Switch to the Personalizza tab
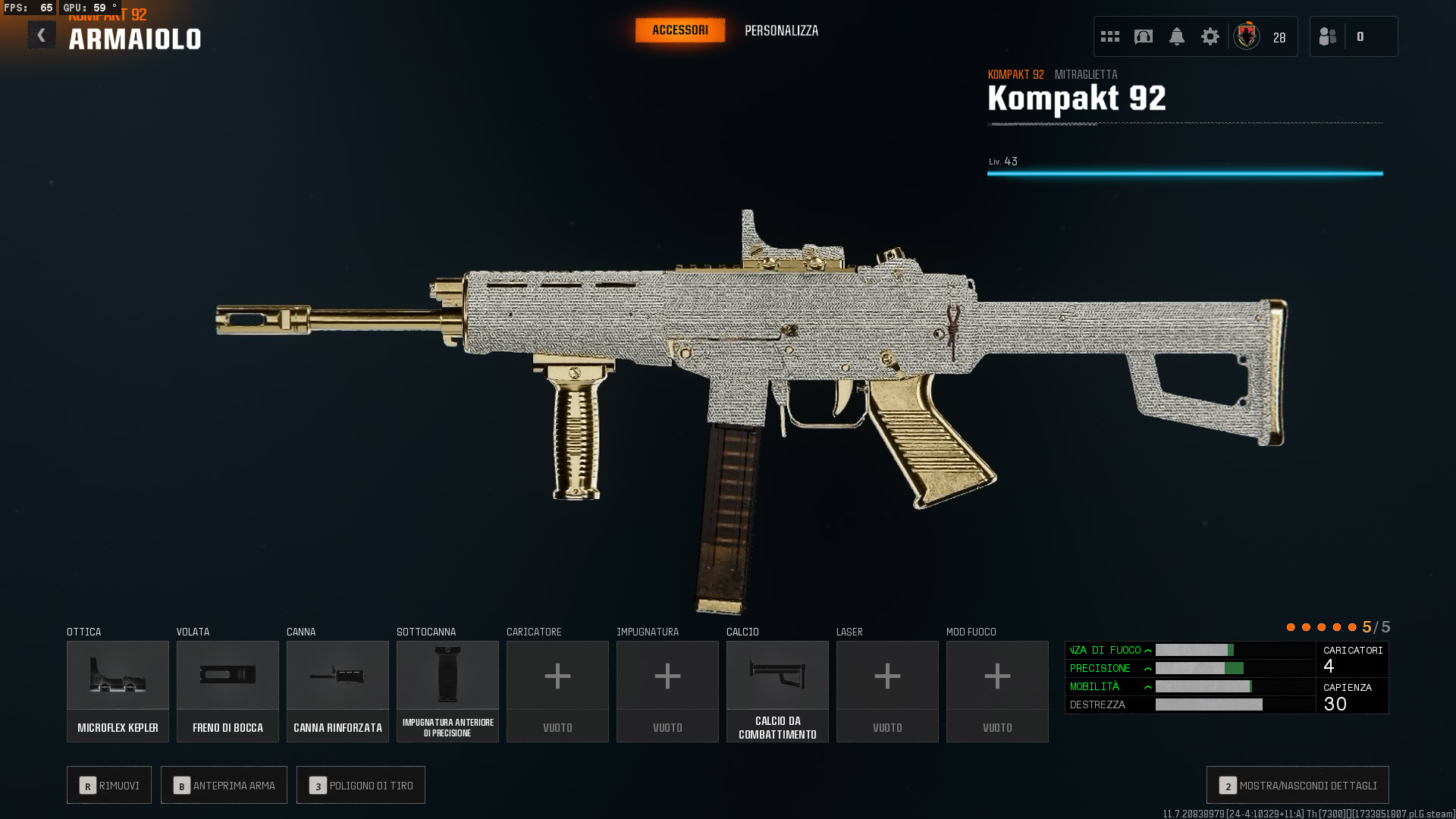 (781, 31)
